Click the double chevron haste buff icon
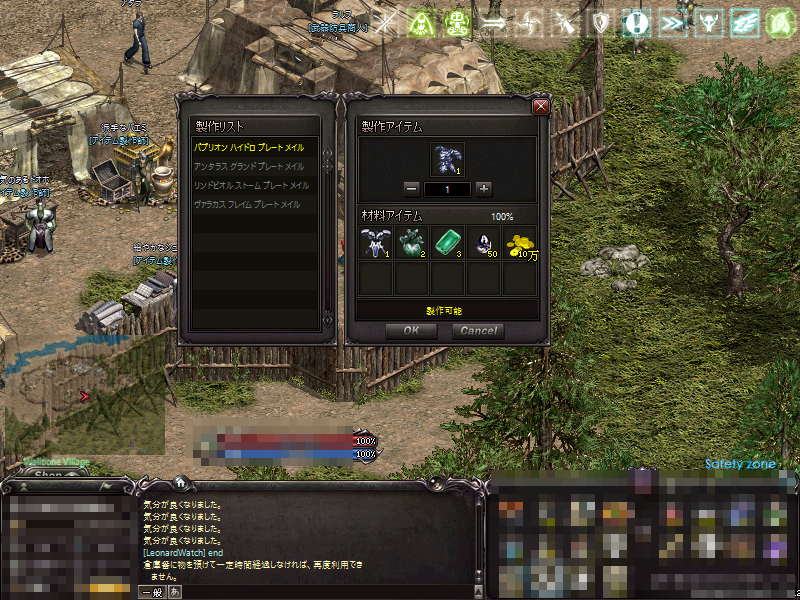The height and width of the screenshot is (600, 800). pyautogui.click(x=671, y=22)
